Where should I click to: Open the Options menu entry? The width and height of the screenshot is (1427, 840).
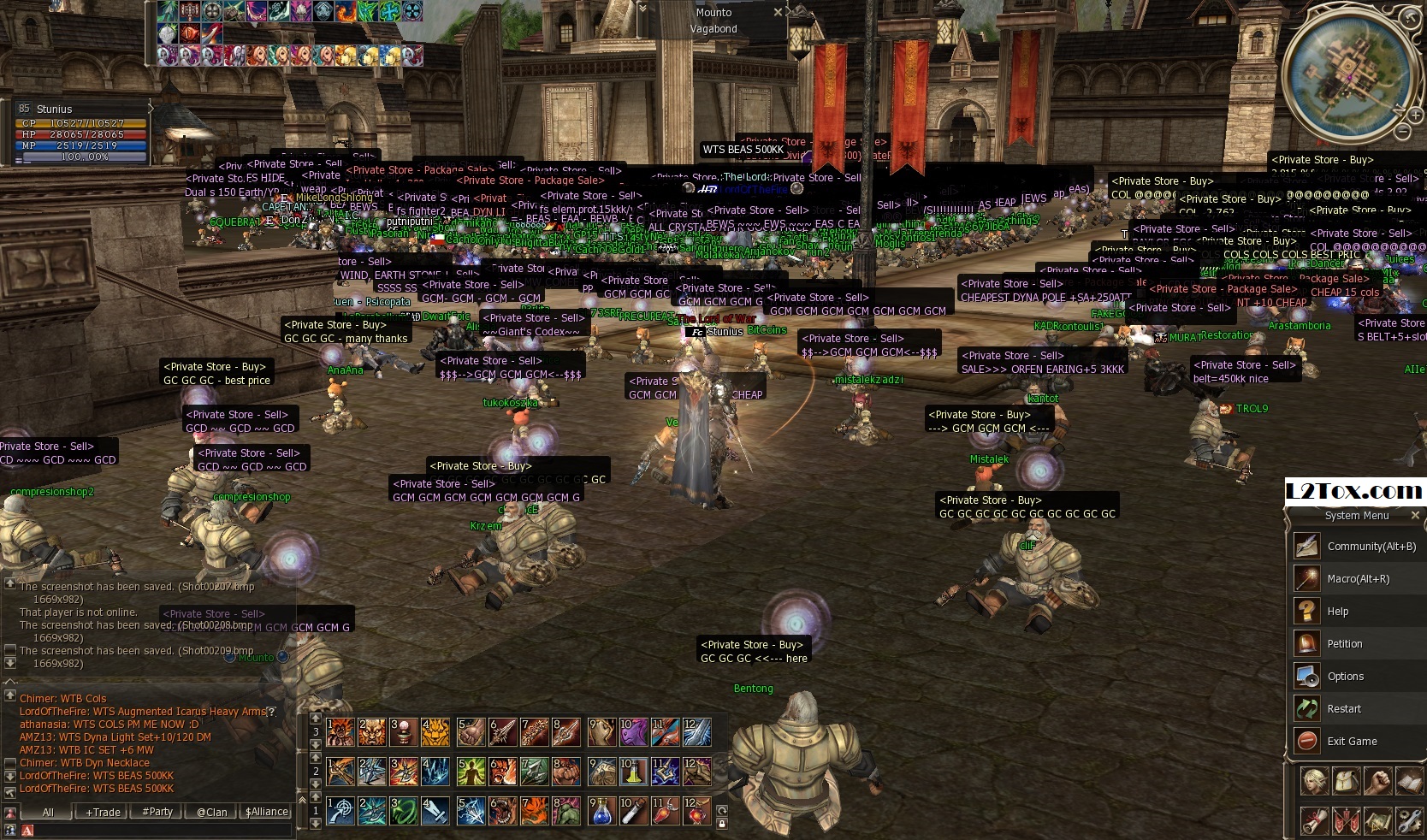(x=1346, y=677)
